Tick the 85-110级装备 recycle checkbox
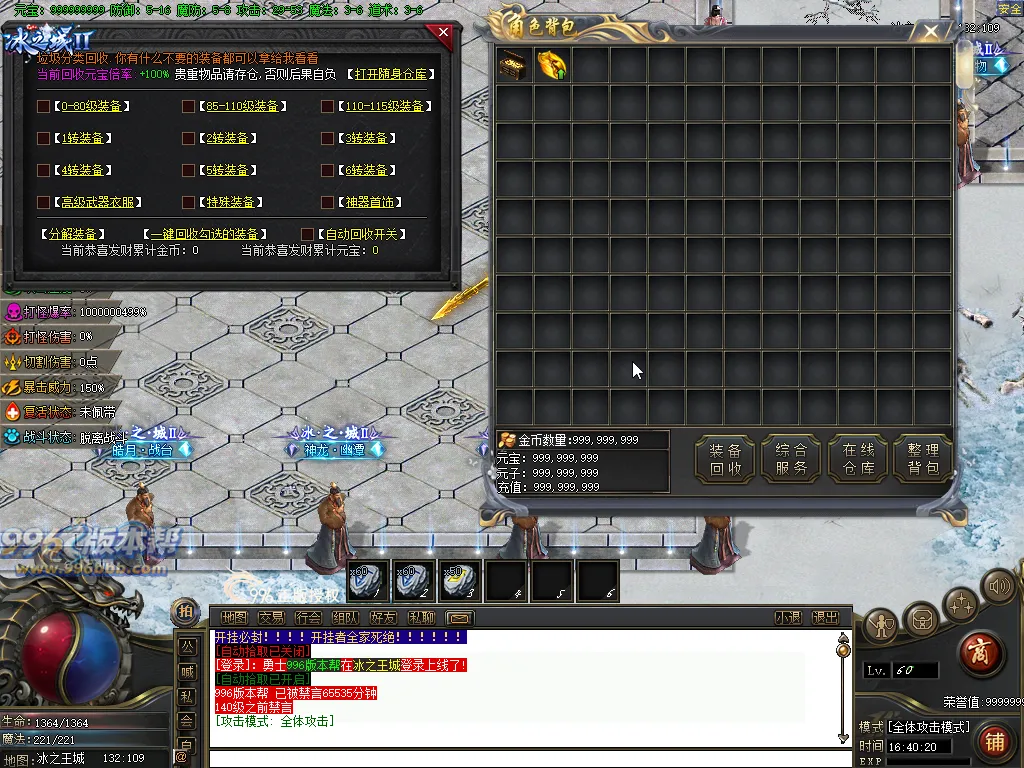This screenshot has height=768, width=1024. click(x=188, y=106)
